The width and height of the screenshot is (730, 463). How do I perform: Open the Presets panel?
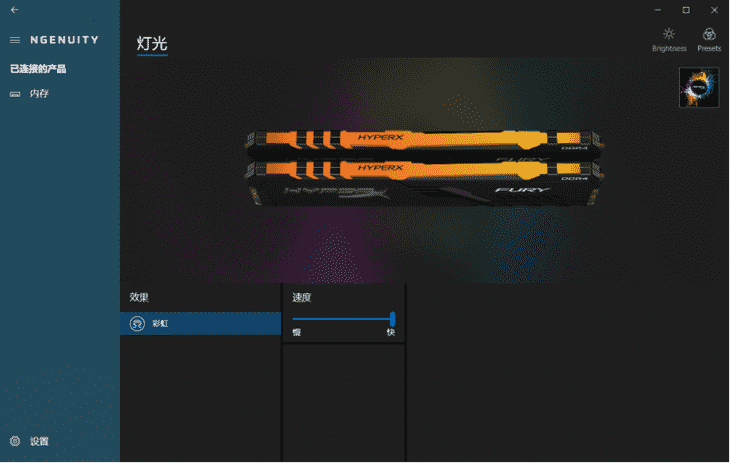click(x=709, y=39)
